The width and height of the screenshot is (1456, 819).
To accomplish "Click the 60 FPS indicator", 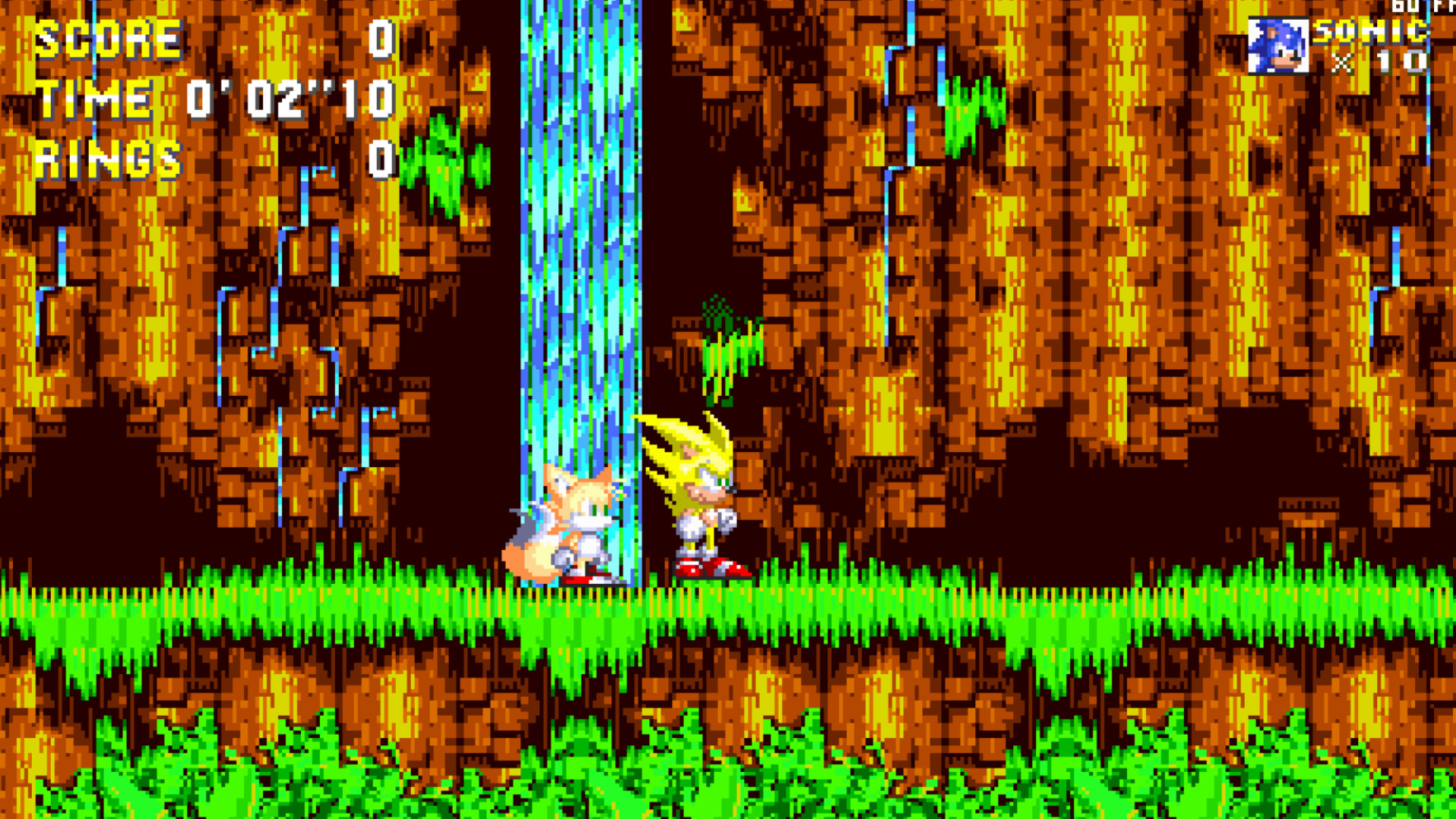I will pyautogui.click(x=1421, y=6).
